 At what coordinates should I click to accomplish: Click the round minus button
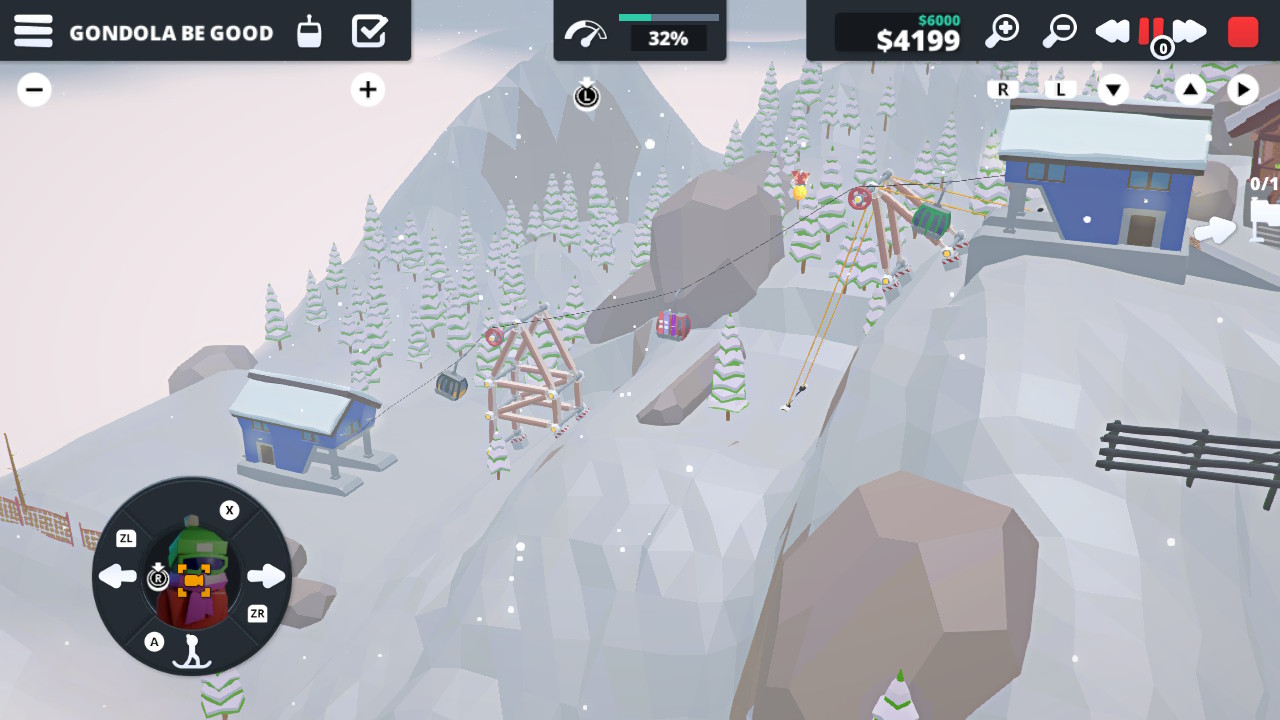(x=34, y=90)
